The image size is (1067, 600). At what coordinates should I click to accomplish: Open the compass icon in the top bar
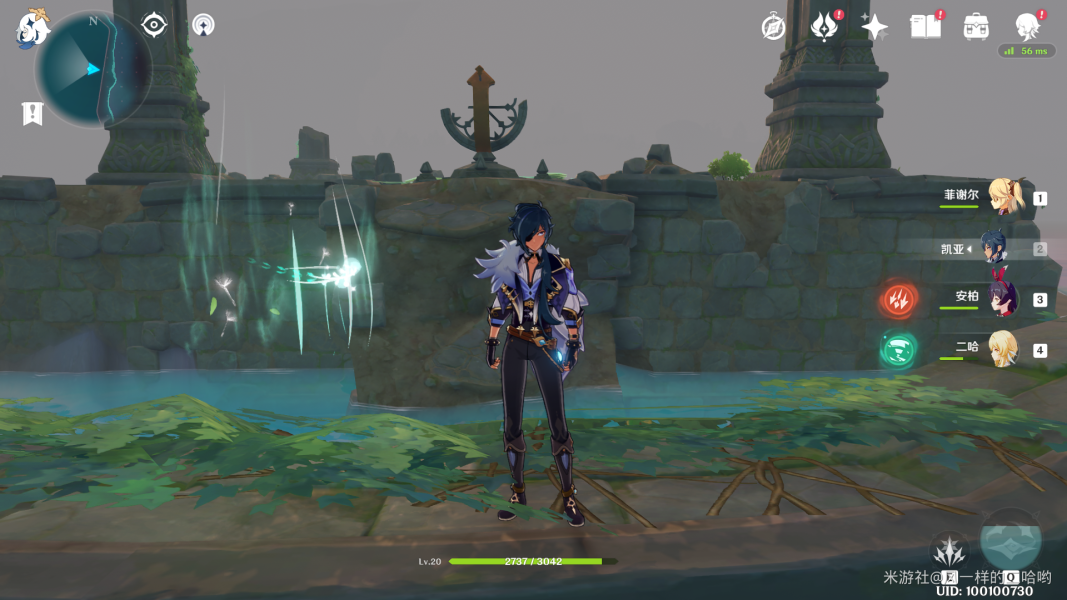coord(773,27)
